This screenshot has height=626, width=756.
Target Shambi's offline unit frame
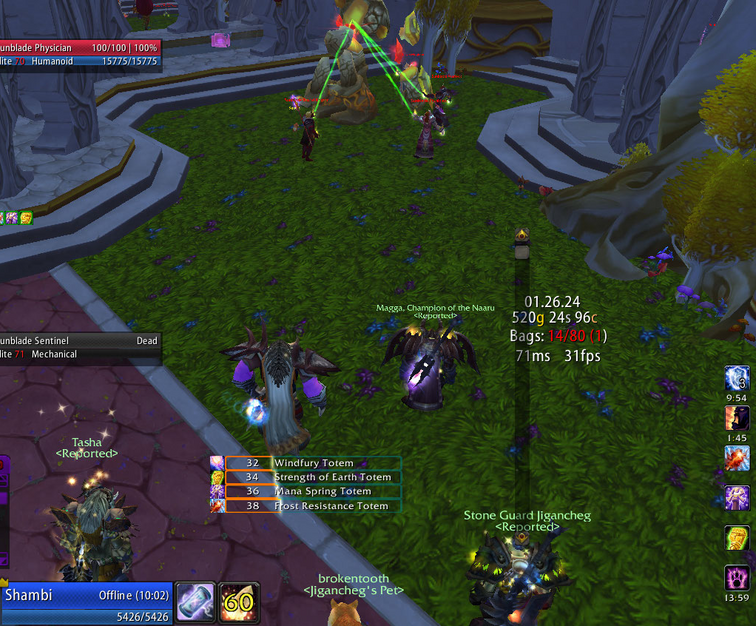(85, 601)
